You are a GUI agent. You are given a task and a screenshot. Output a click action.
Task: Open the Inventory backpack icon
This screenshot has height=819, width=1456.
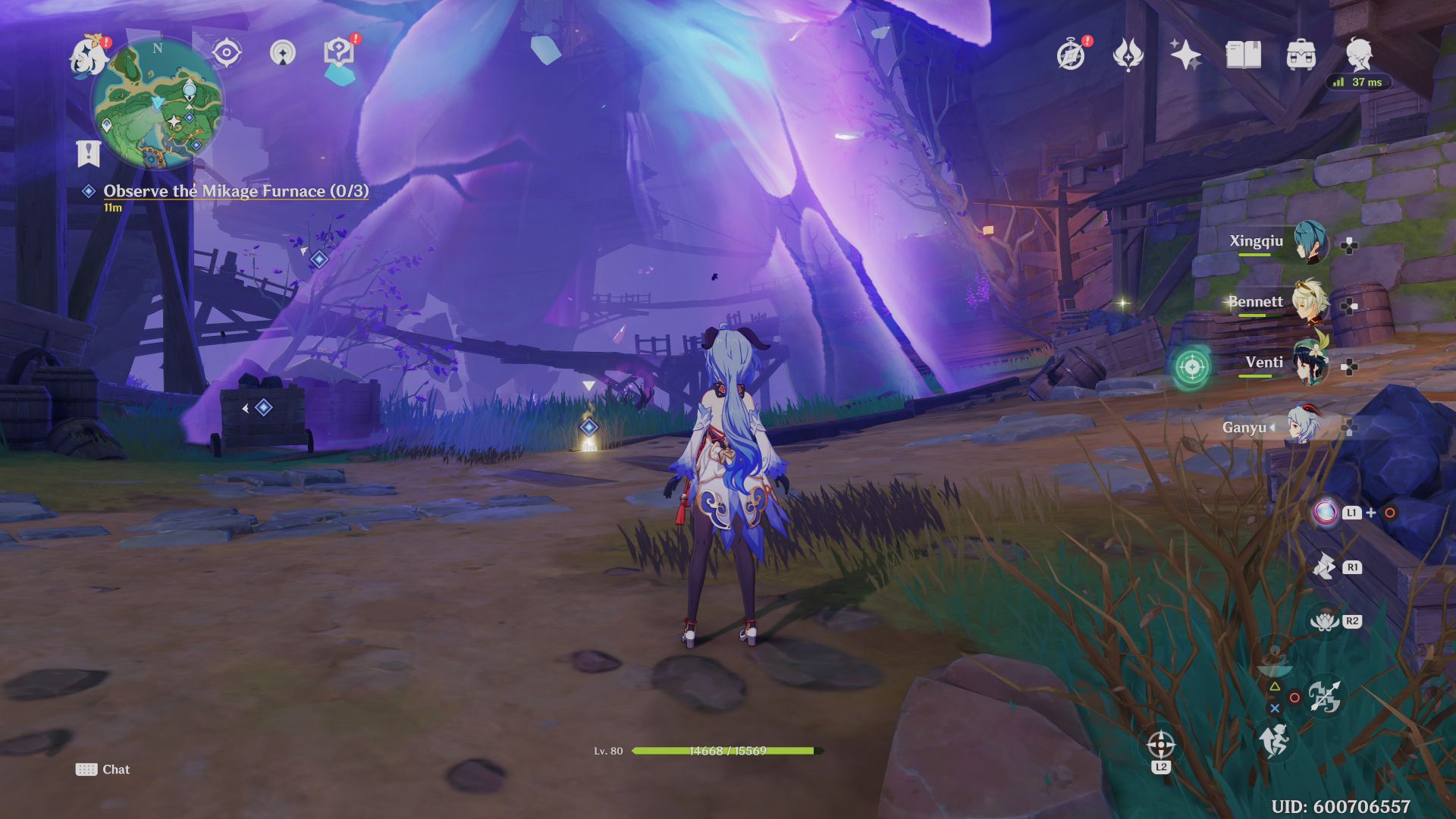[x=1302, y=55]
